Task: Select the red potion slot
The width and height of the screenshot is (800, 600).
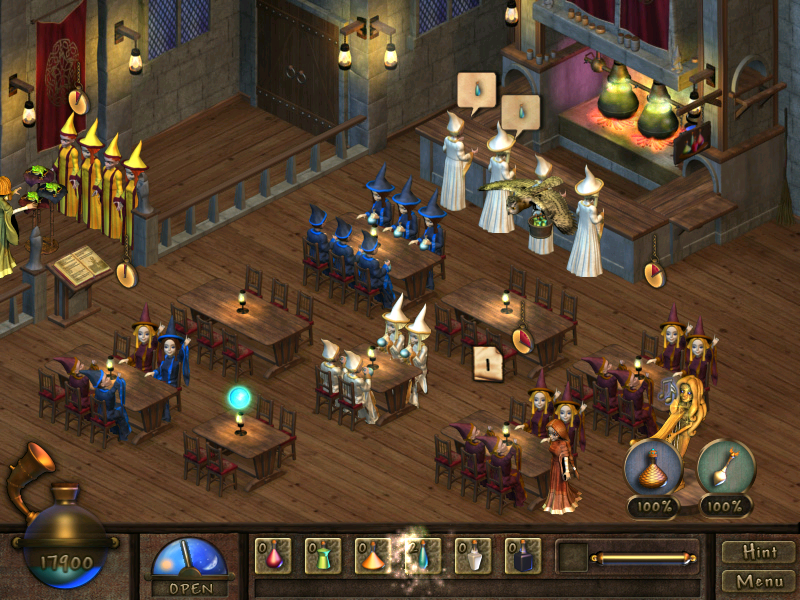Action: tap(274, 555)
